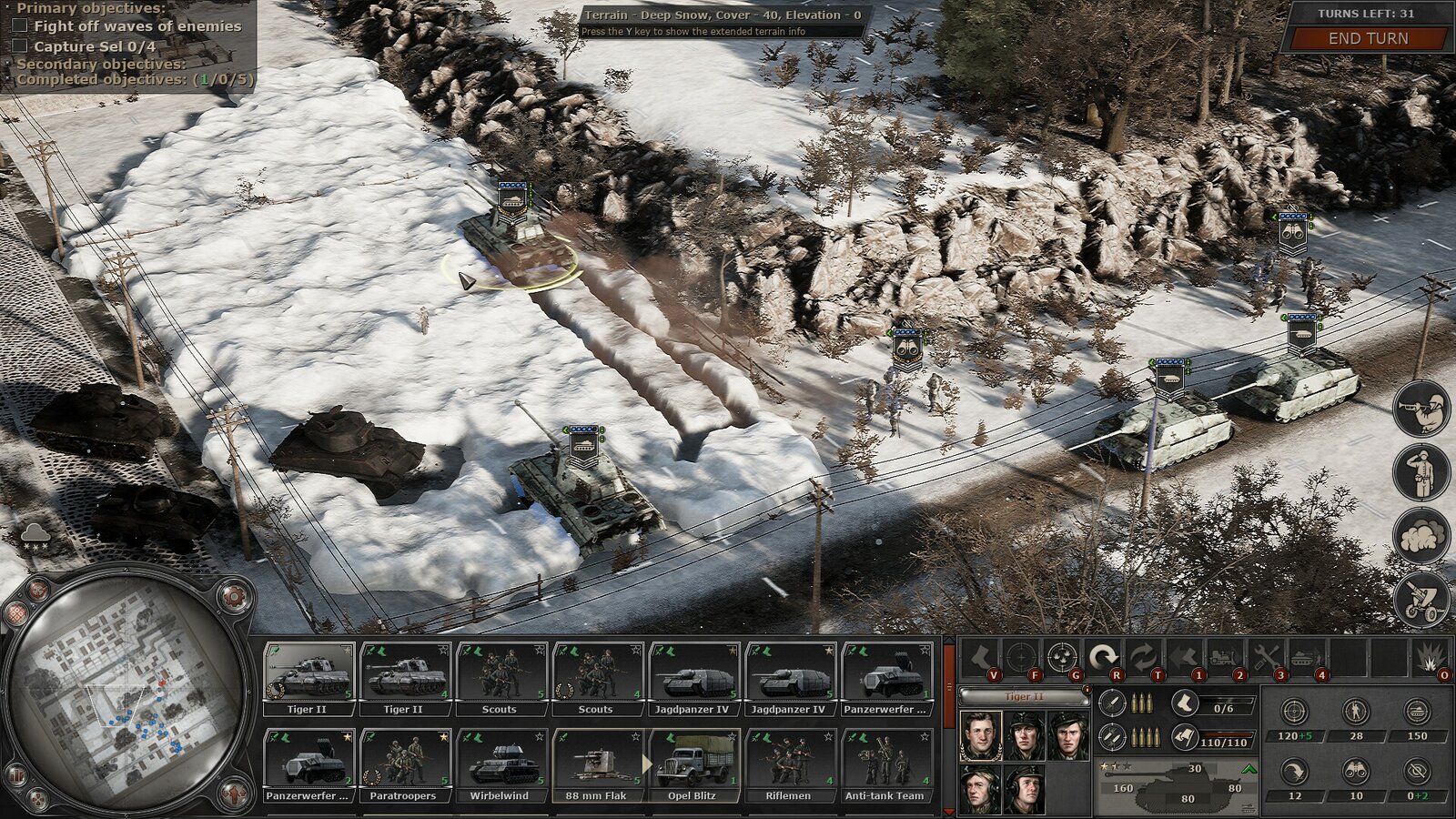The height and width of the screenshot is (819, 1456).
Task: Click the load infantry onto tank icon
Action: (x=1305, y=654)
